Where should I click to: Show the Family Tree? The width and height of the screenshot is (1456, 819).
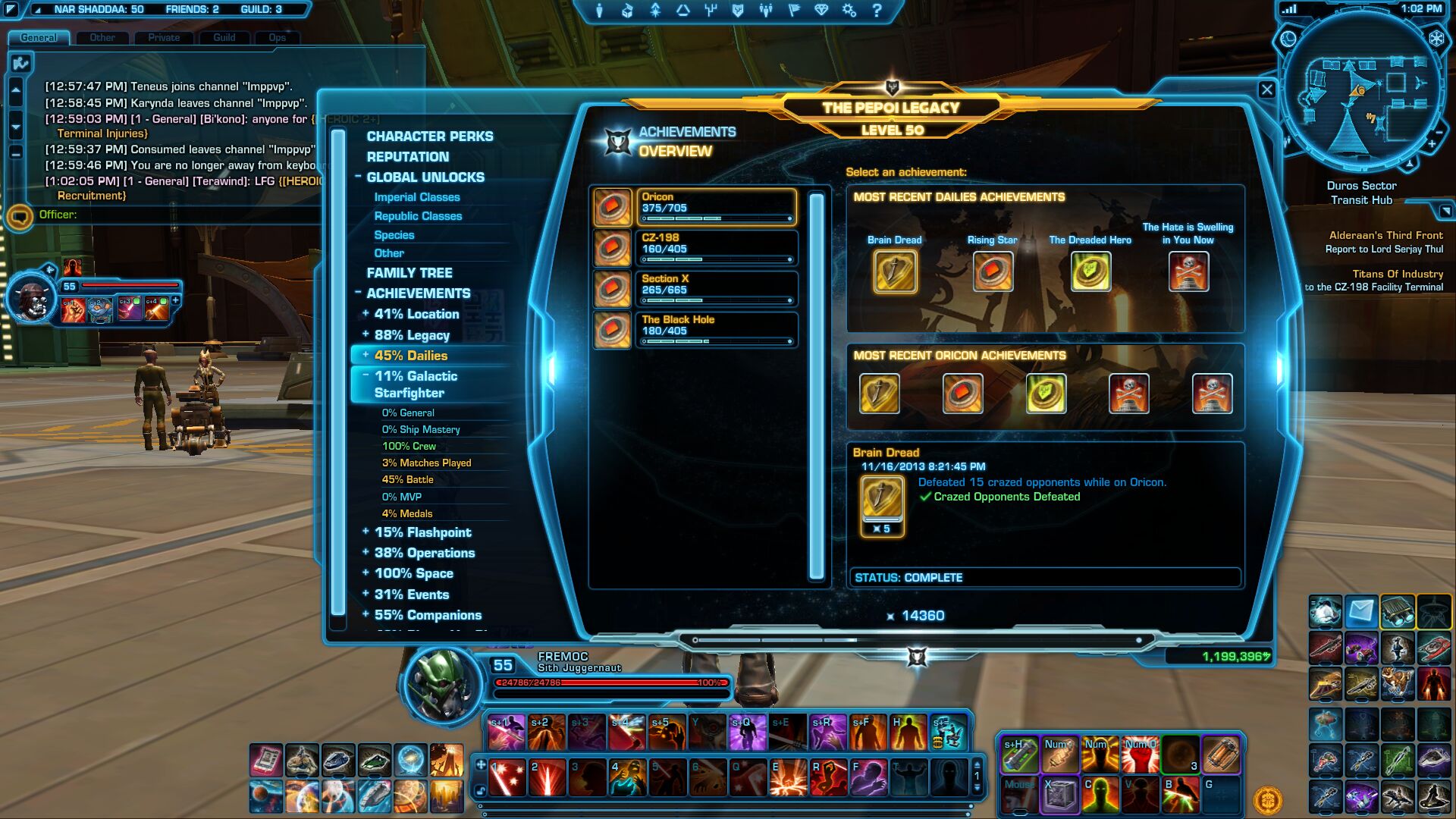coord(409,273)
